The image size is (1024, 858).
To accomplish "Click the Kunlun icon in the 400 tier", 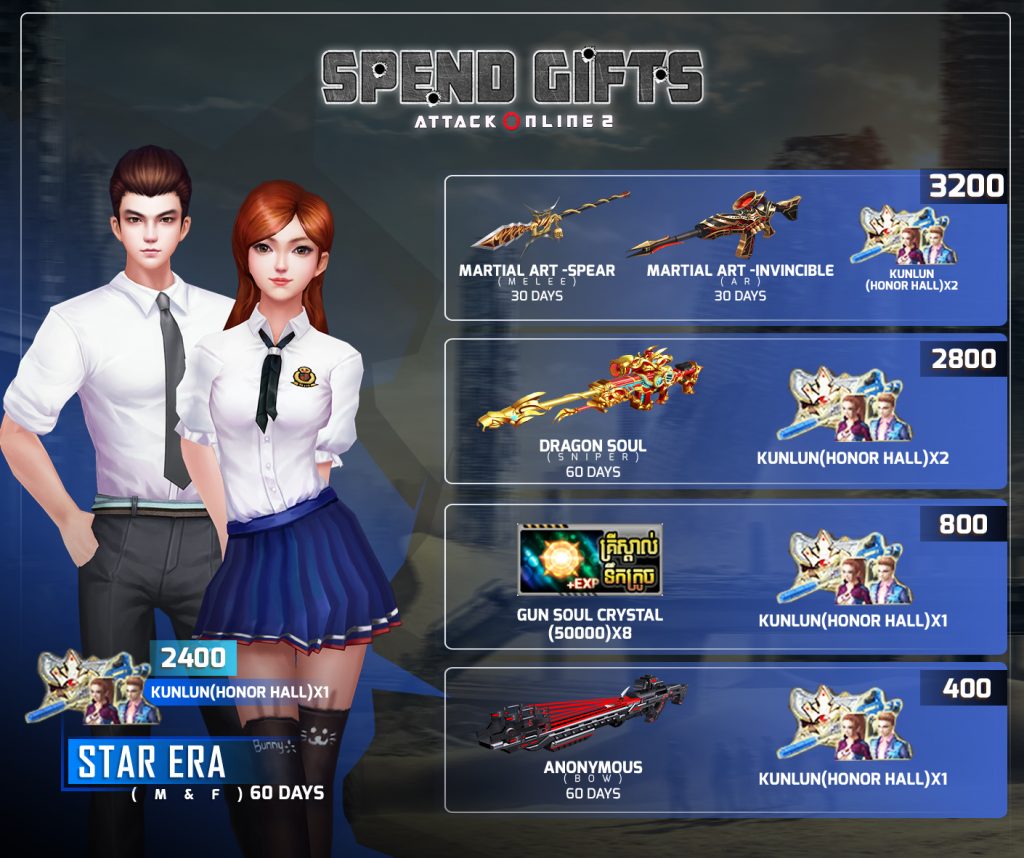I will tap(851, 725).
